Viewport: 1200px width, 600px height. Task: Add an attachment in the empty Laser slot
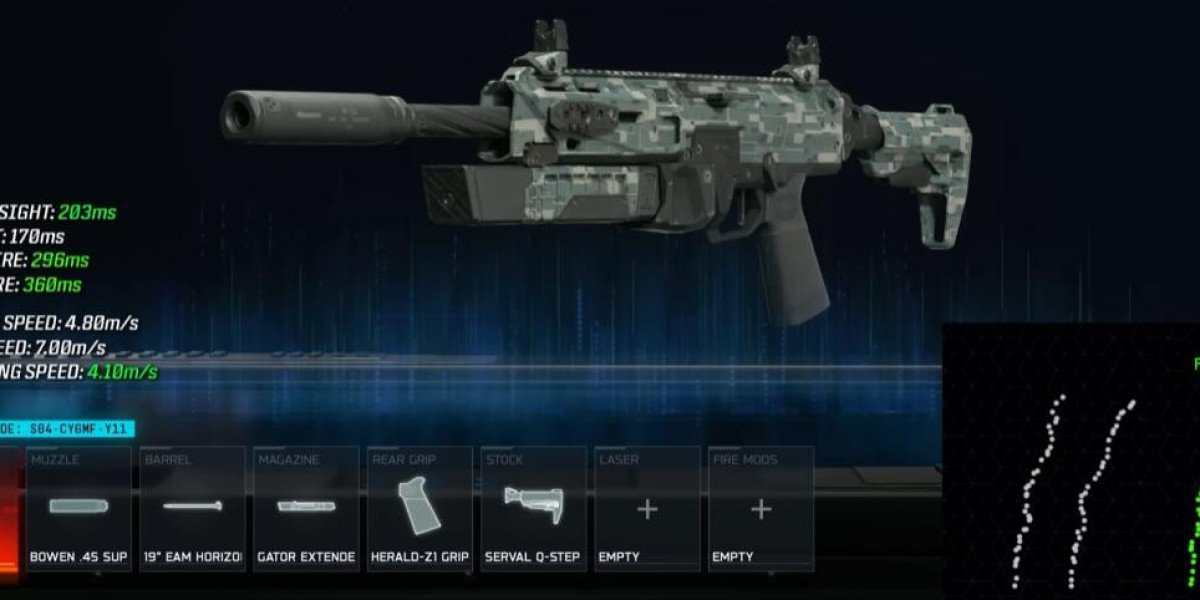647,509
